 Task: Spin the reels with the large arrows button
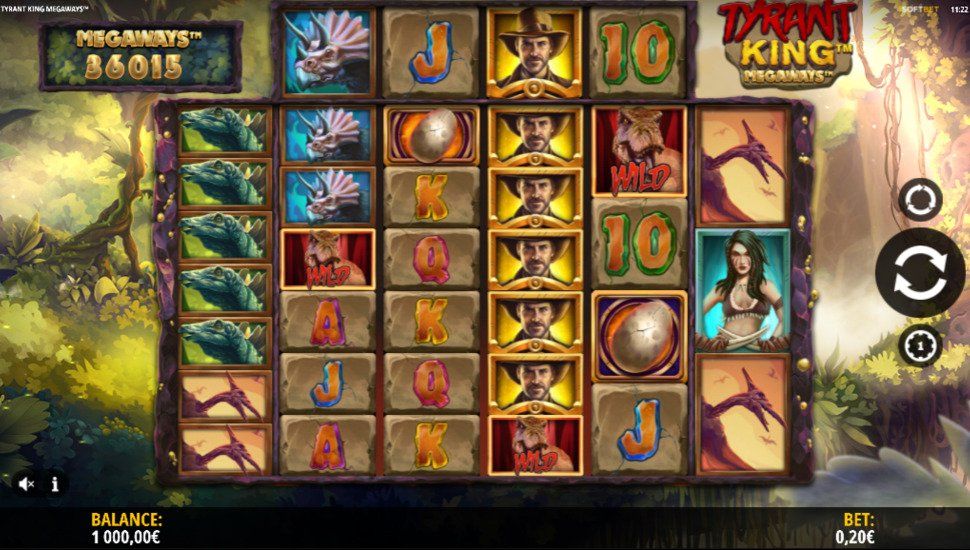click(920, 273)
